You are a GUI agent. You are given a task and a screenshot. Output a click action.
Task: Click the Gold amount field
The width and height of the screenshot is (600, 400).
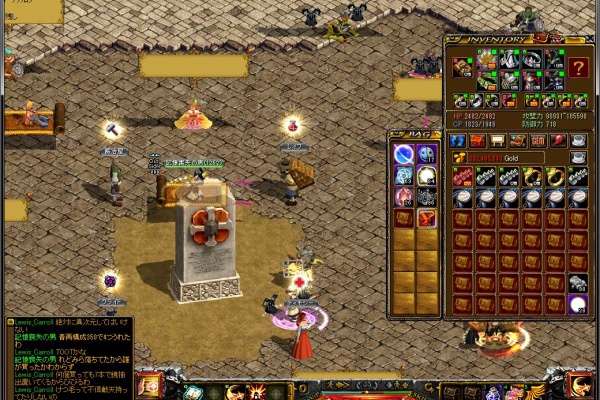coord(510,158)
